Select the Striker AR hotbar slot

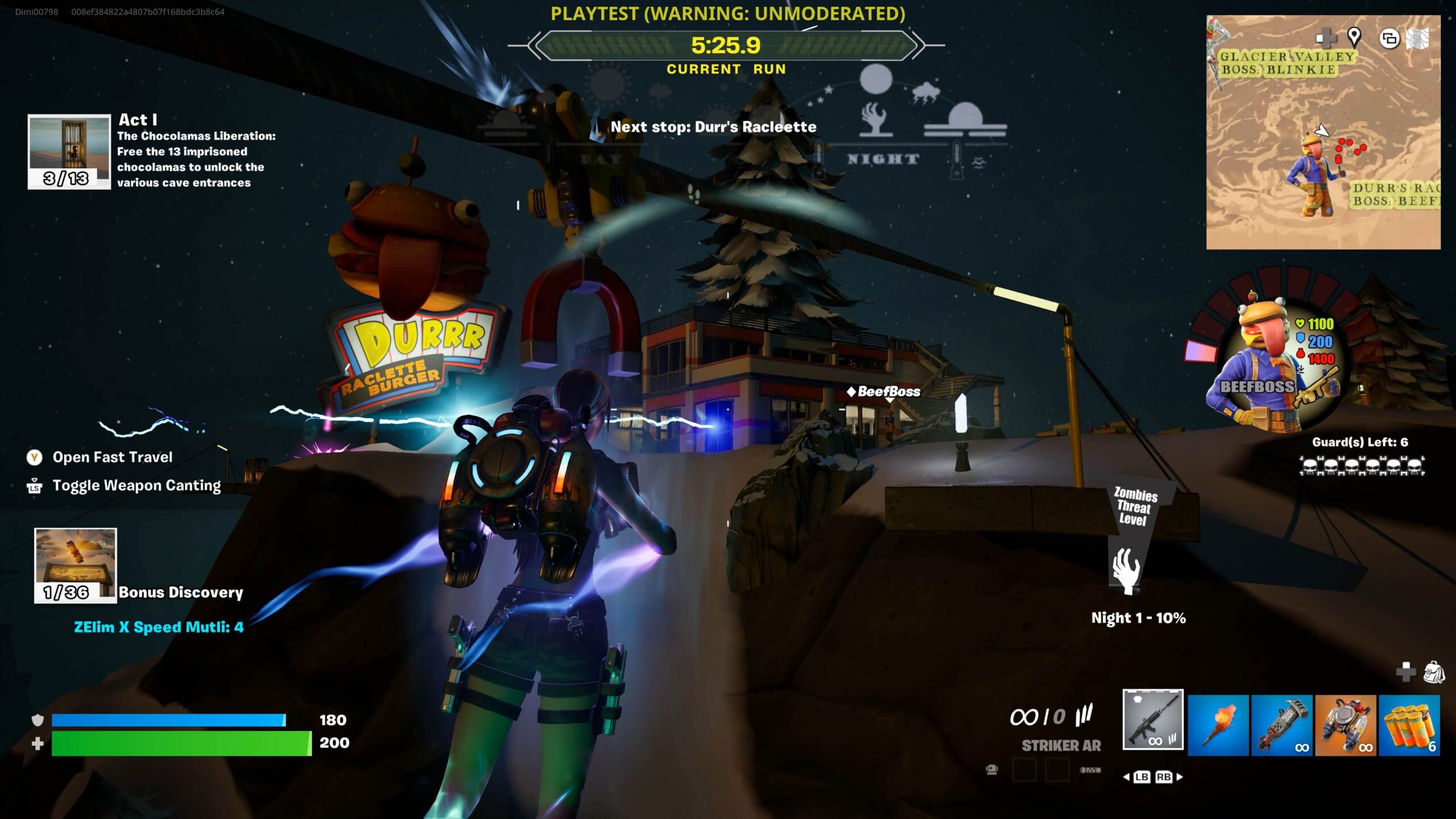coord(1153,719)
